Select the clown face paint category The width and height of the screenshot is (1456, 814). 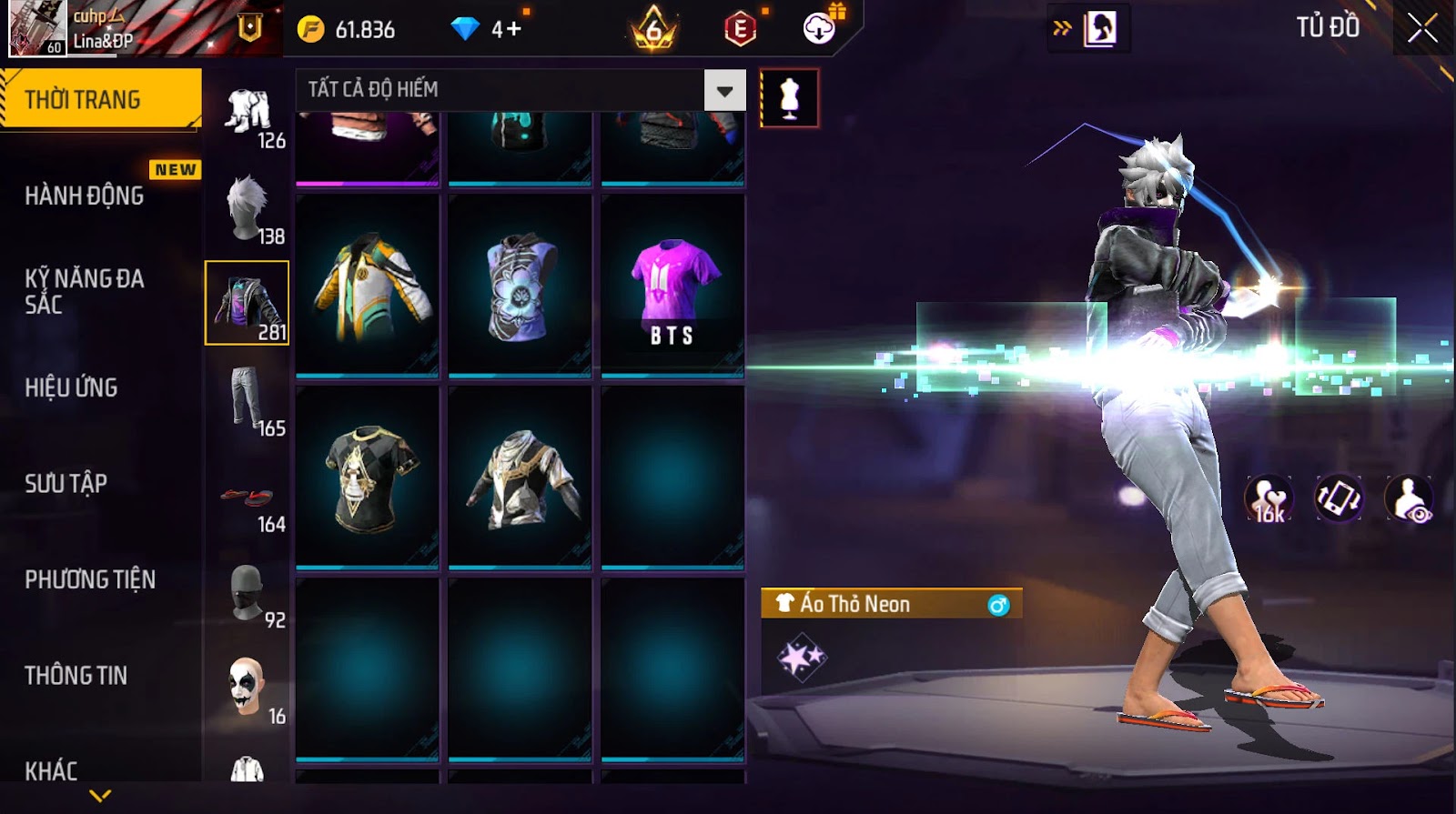click(248, 688)
